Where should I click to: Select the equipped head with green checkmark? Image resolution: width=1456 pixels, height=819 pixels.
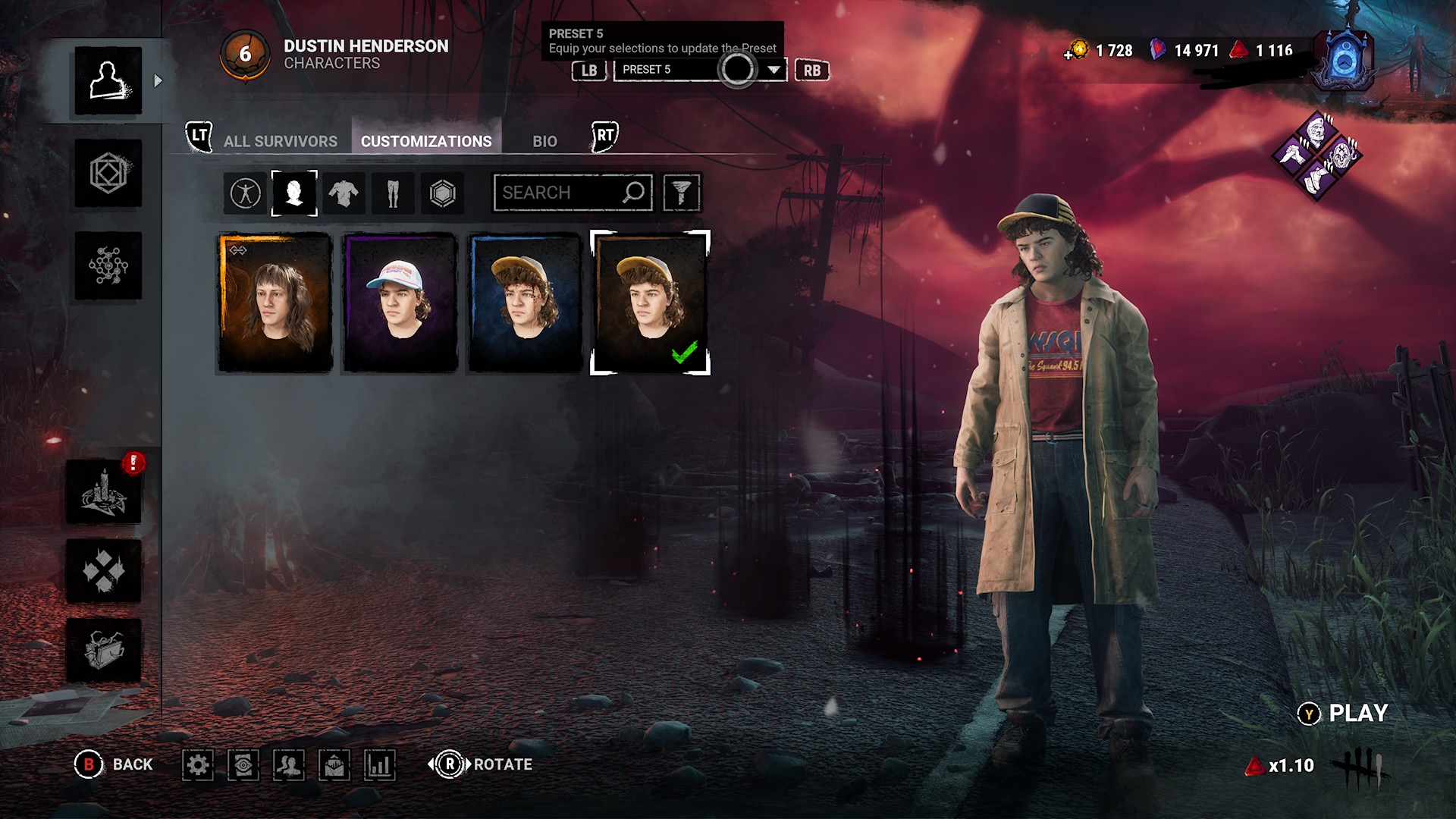650,303
